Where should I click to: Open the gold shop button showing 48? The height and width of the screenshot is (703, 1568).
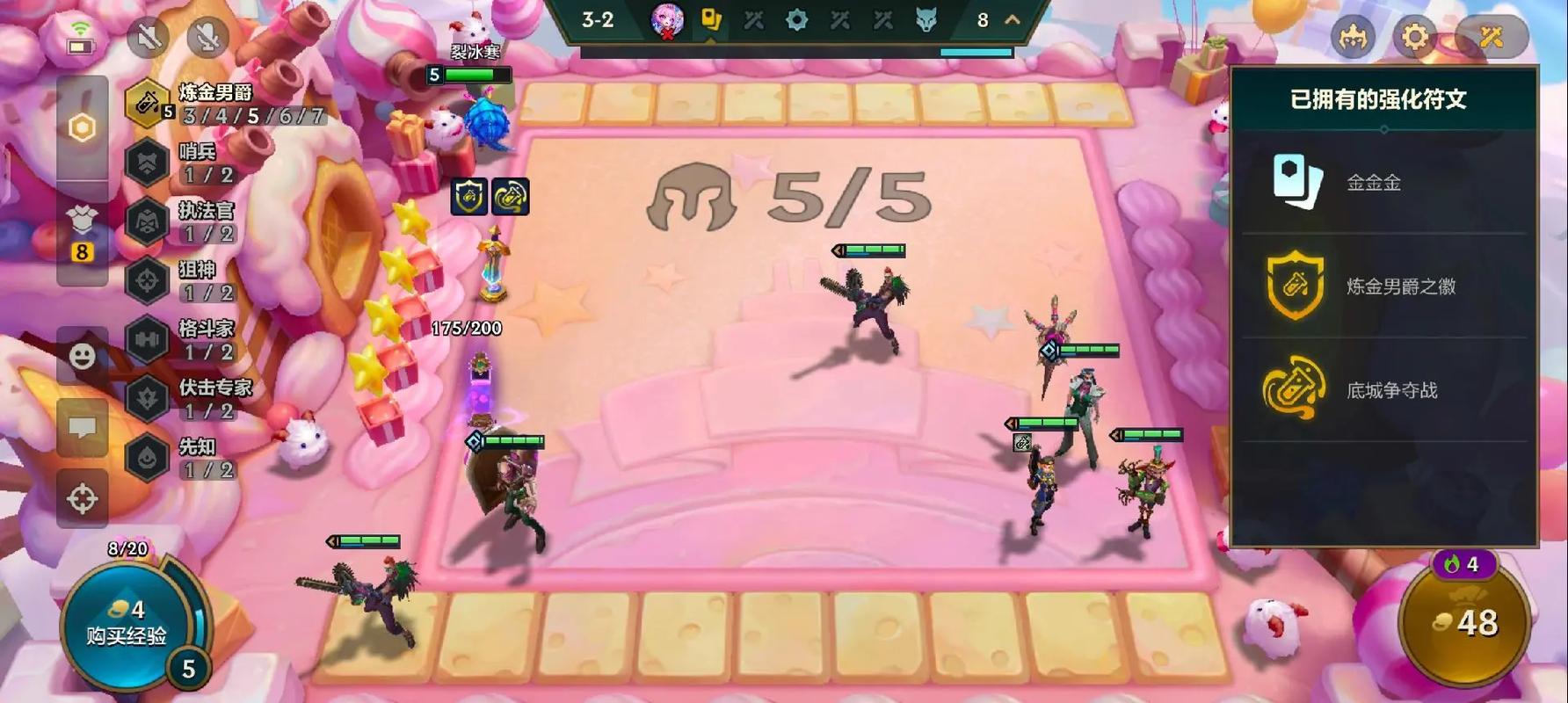1464,622
